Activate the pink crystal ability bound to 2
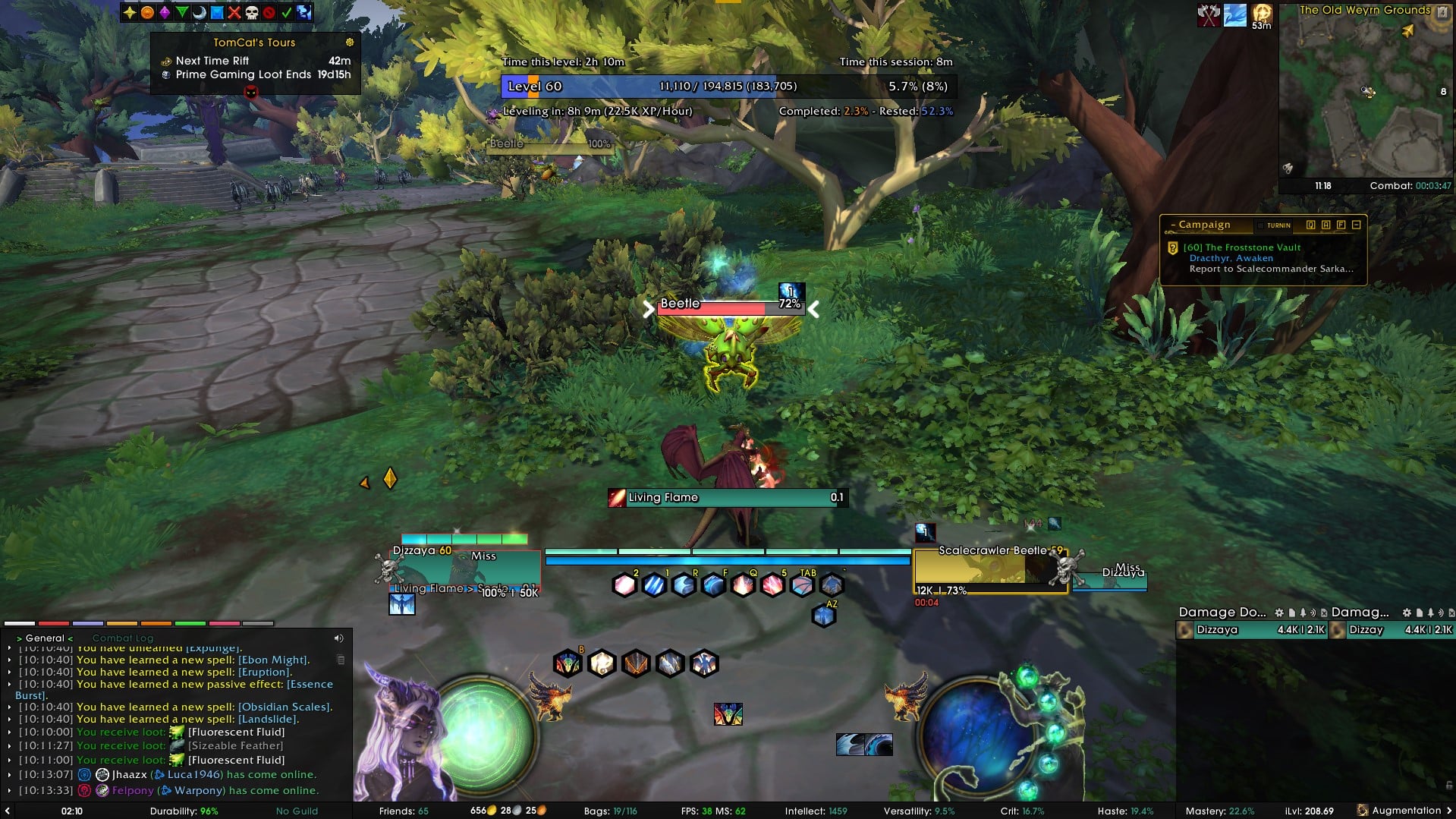The width and height of the screenshot is (1456, 819). [624, 585]
